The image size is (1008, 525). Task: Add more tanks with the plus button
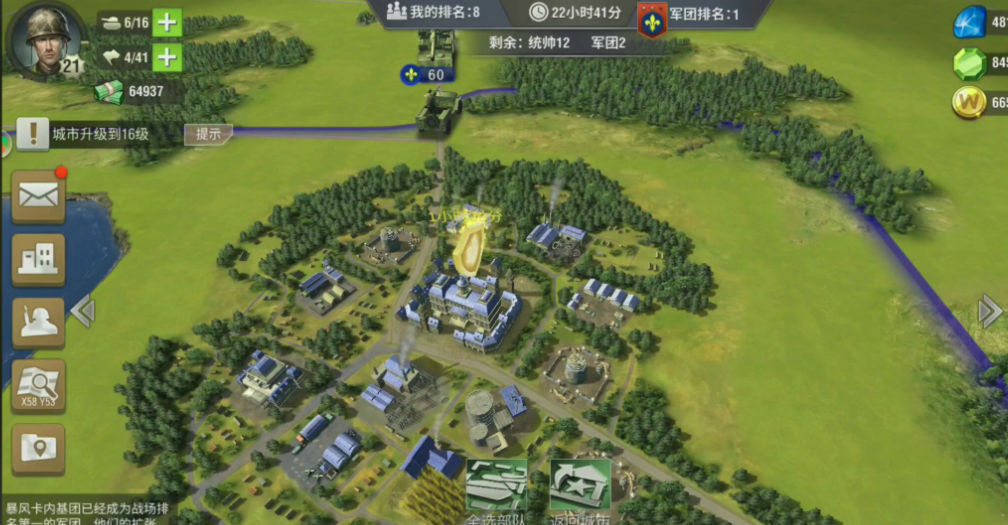tap(167, 22)
